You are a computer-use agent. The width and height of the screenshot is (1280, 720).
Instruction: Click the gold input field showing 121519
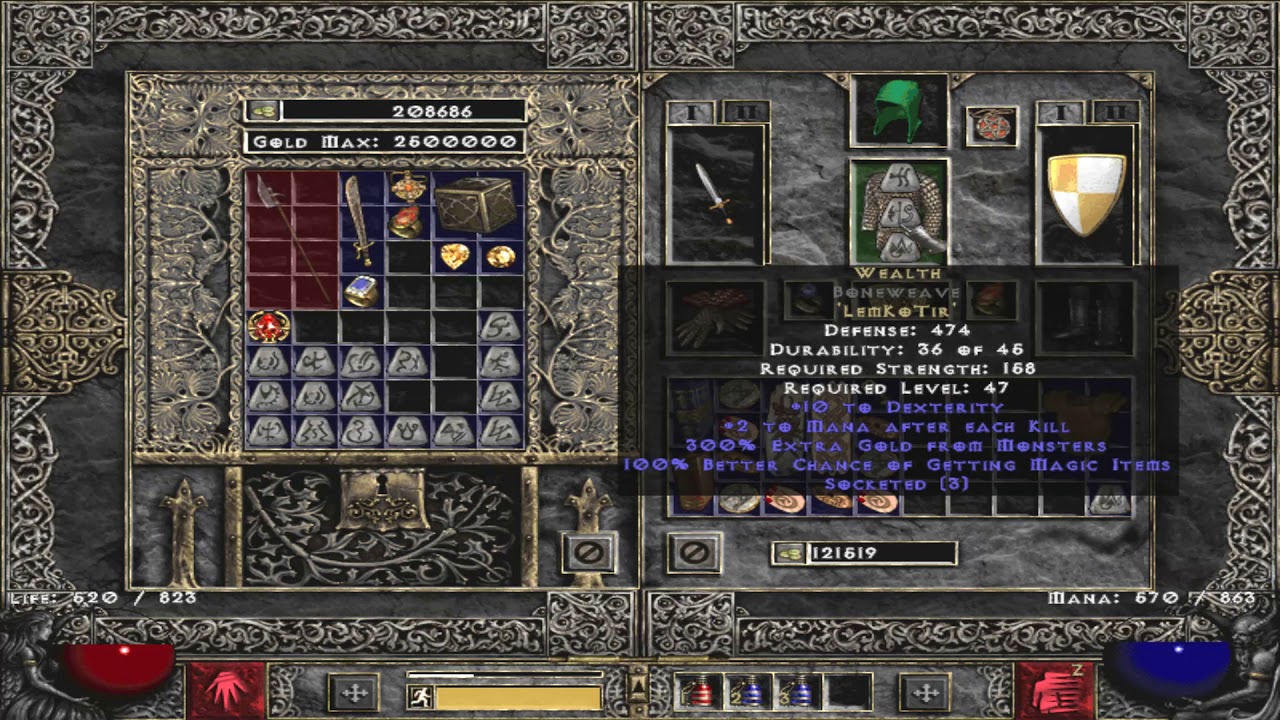[x=880, y=554]
